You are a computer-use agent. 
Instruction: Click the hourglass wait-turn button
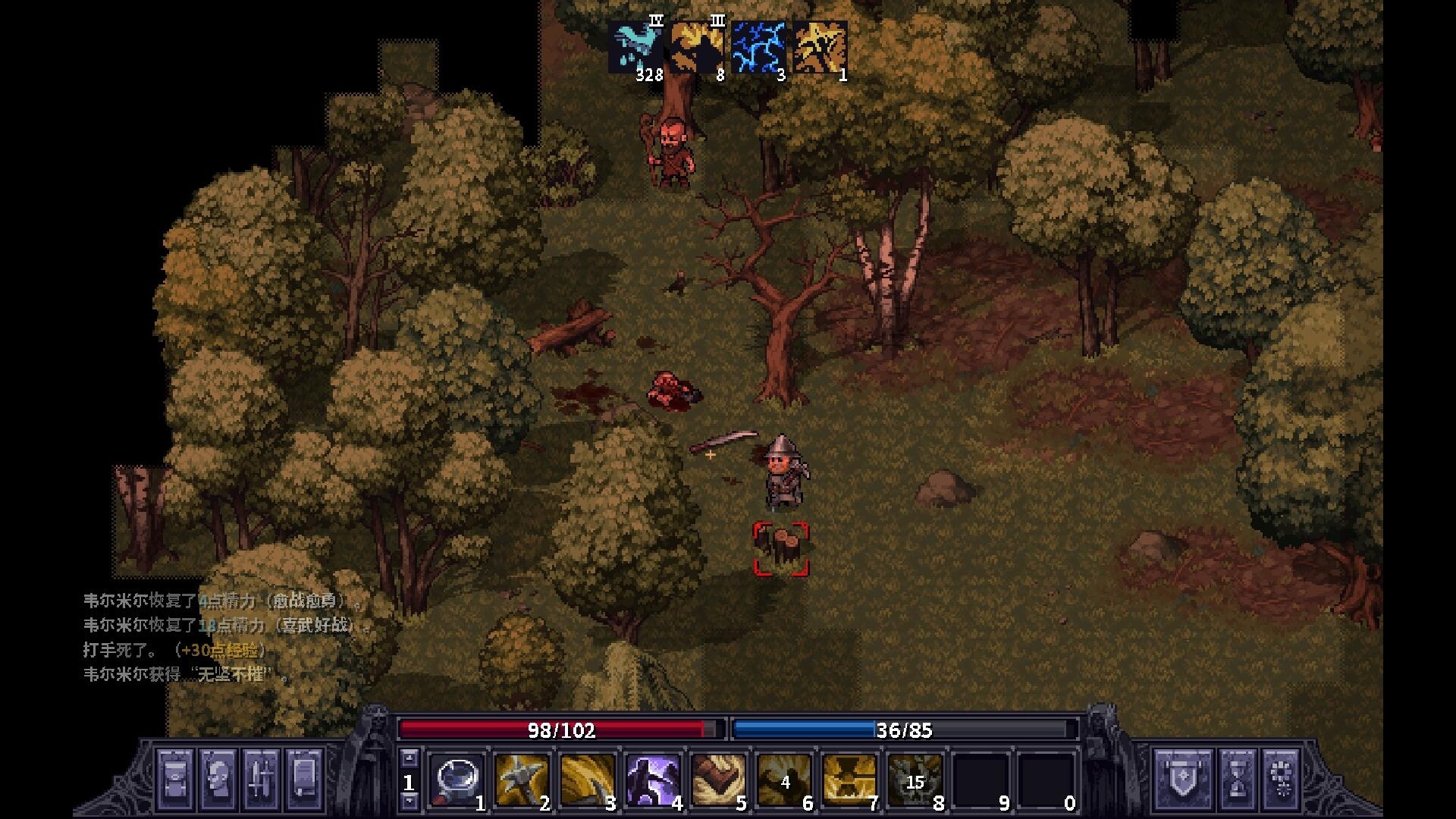(1238, 779)
